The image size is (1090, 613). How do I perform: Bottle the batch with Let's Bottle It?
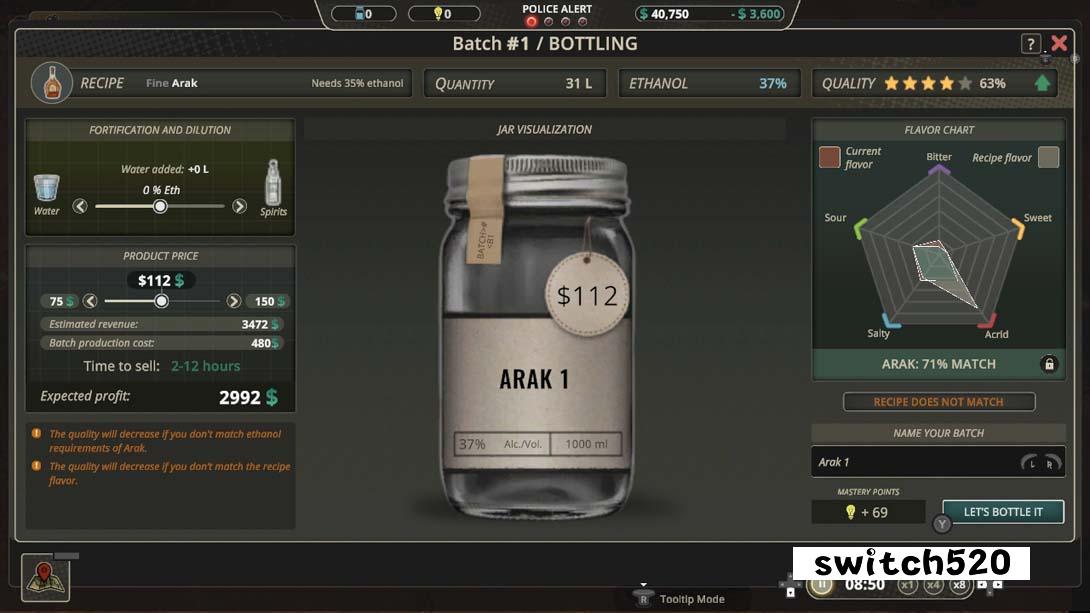[1002, 512]
